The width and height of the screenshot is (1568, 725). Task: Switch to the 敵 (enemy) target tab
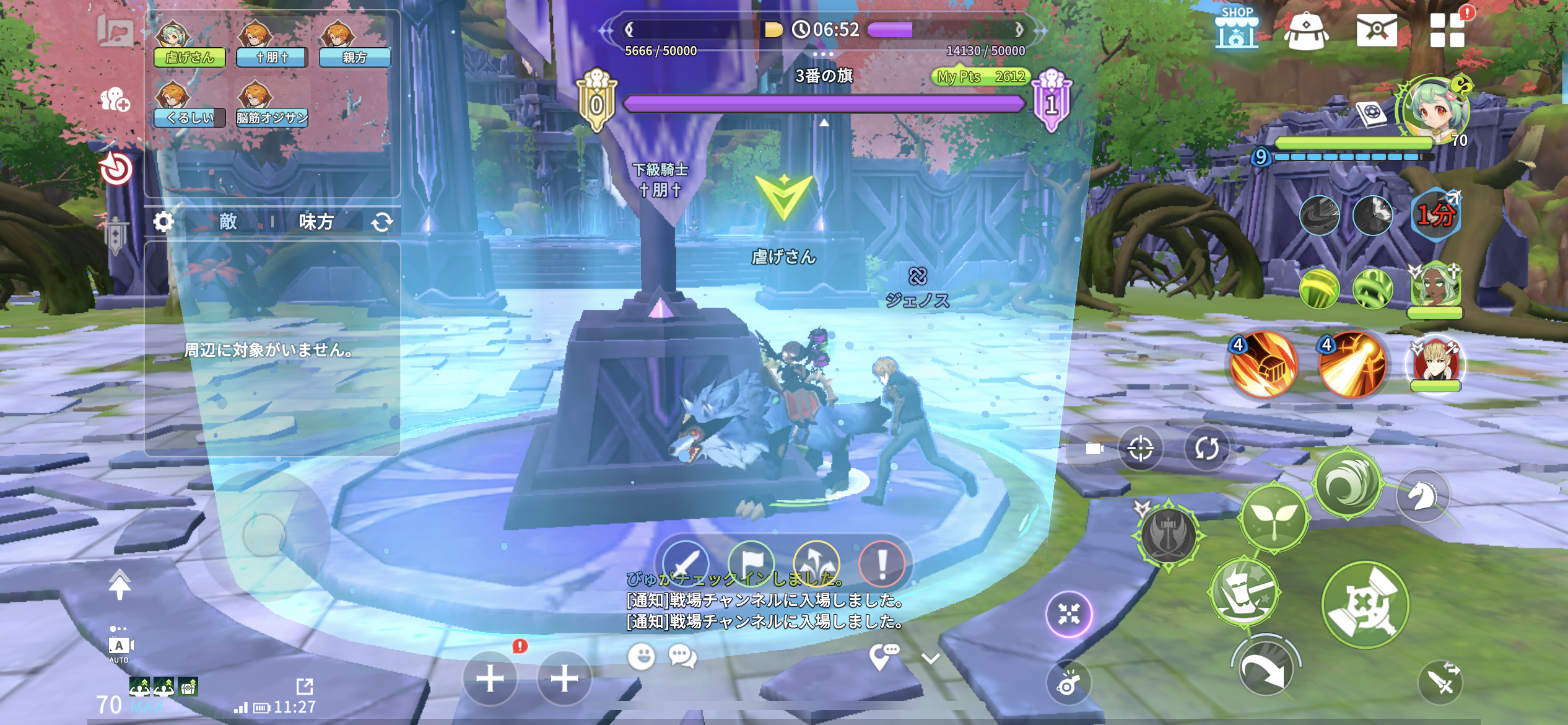pos(228,221)
